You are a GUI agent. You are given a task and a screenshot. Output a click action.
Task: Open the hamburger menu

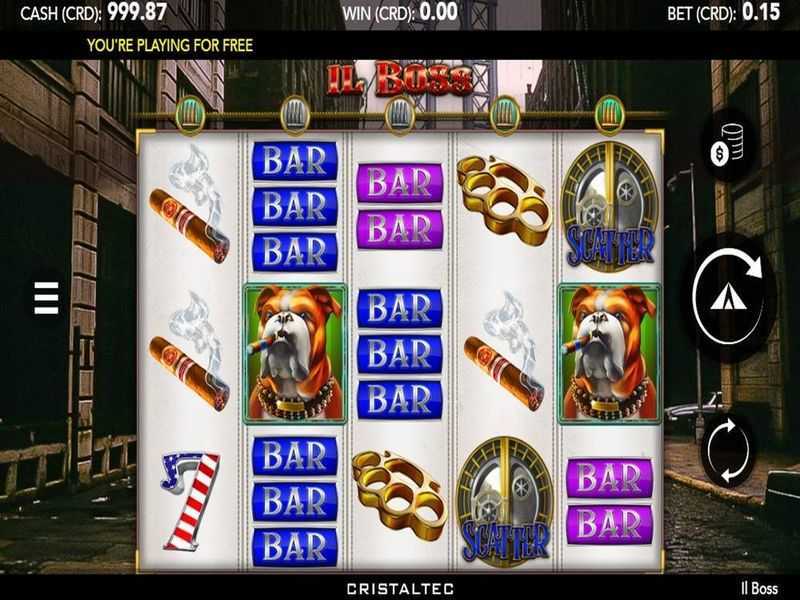click(x=47, y=298)
